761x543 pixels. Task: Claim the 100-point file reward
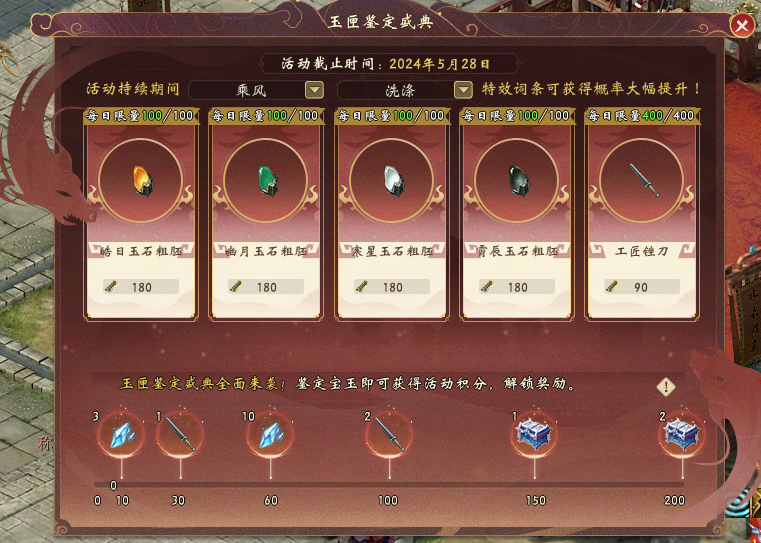click(x=386, y=435)
